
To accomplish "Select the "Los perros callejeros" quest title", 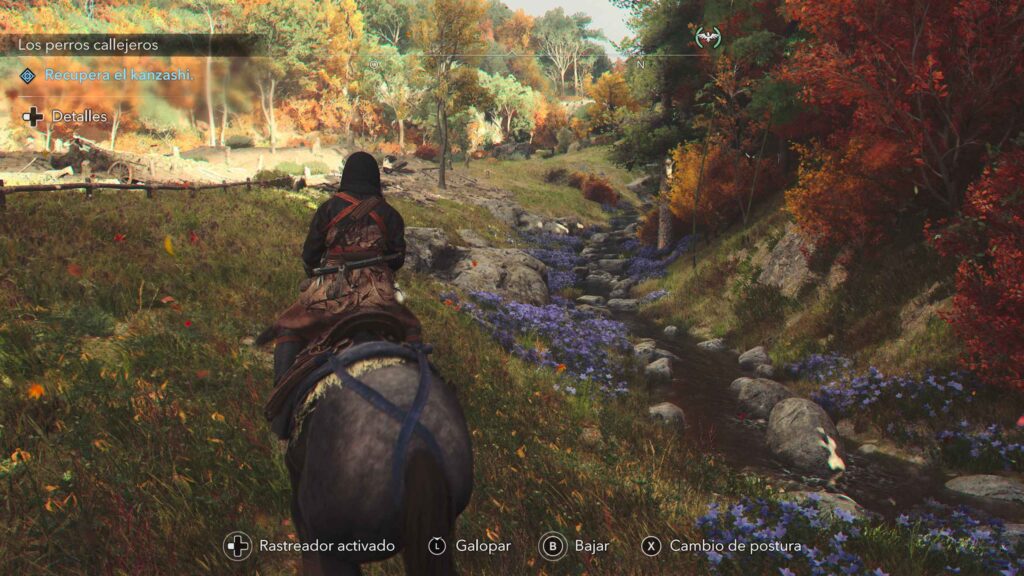I will tap(88, 45).
